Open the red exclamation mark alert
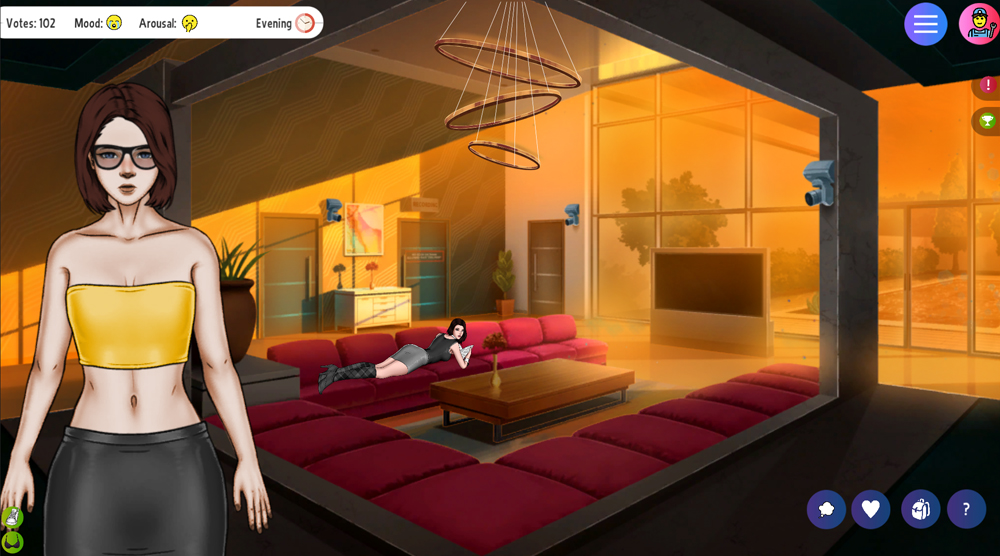1000x556 pixels. (x=988, y=86)
